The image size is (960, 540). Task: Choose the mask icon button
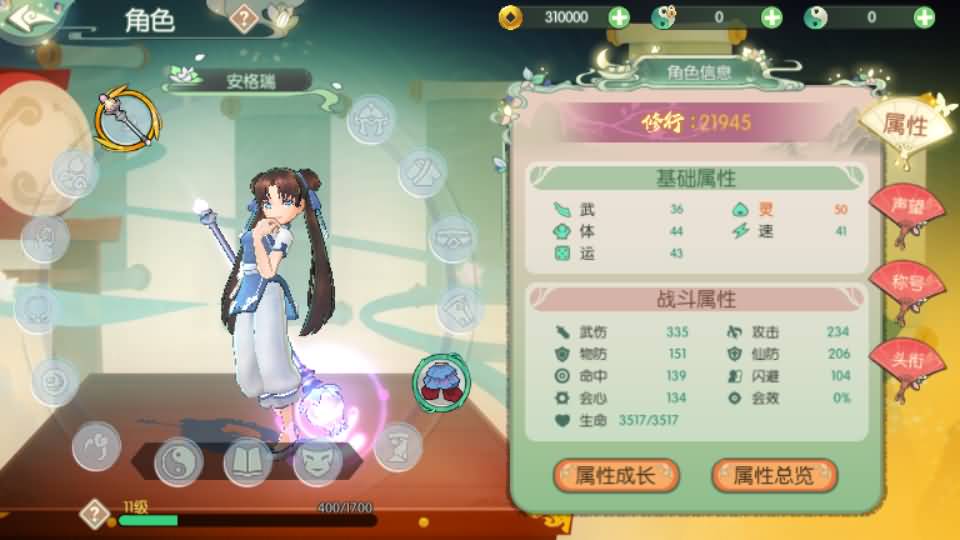coord(316,462)
